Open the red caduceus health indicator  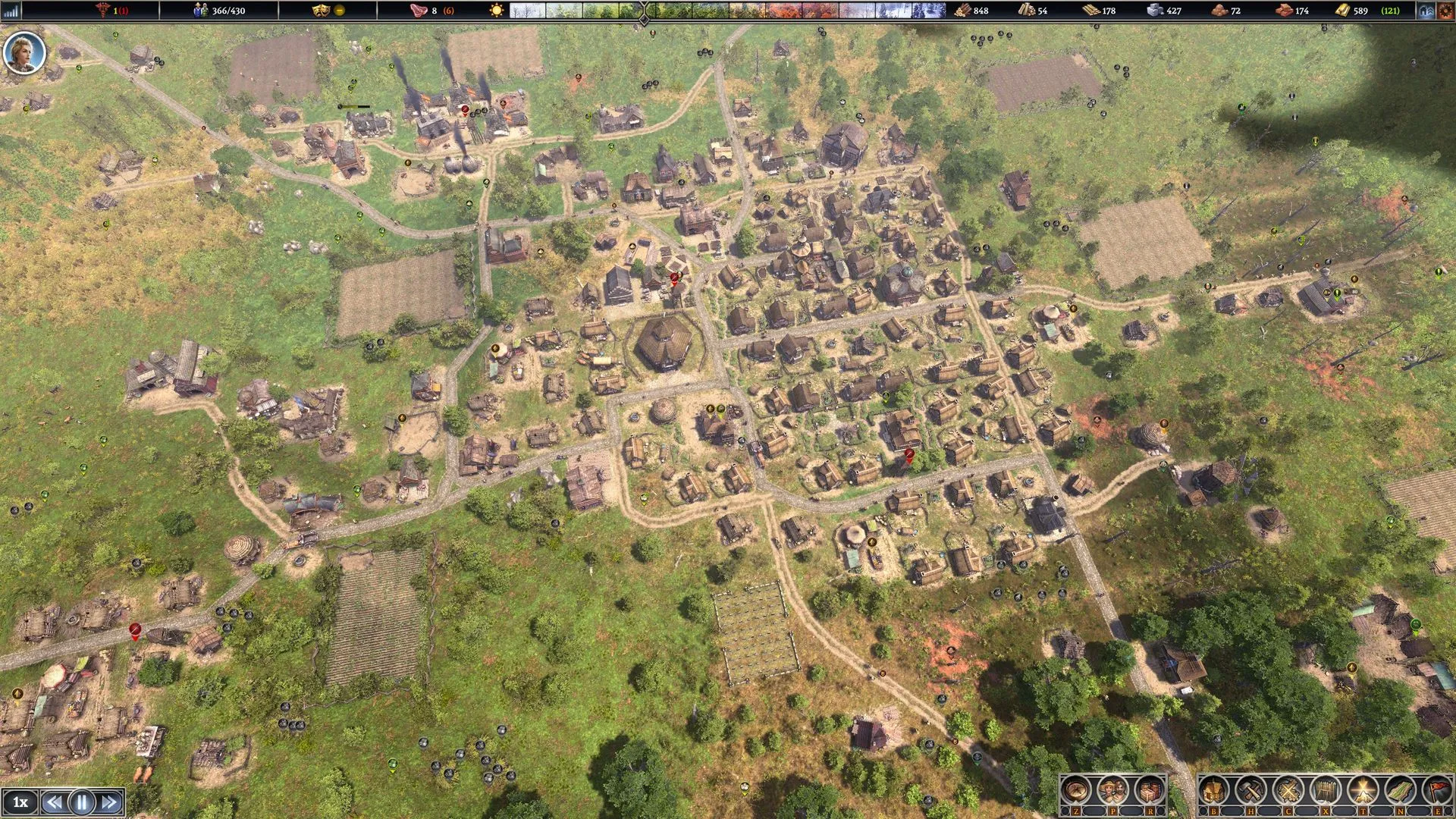point(103,11)
